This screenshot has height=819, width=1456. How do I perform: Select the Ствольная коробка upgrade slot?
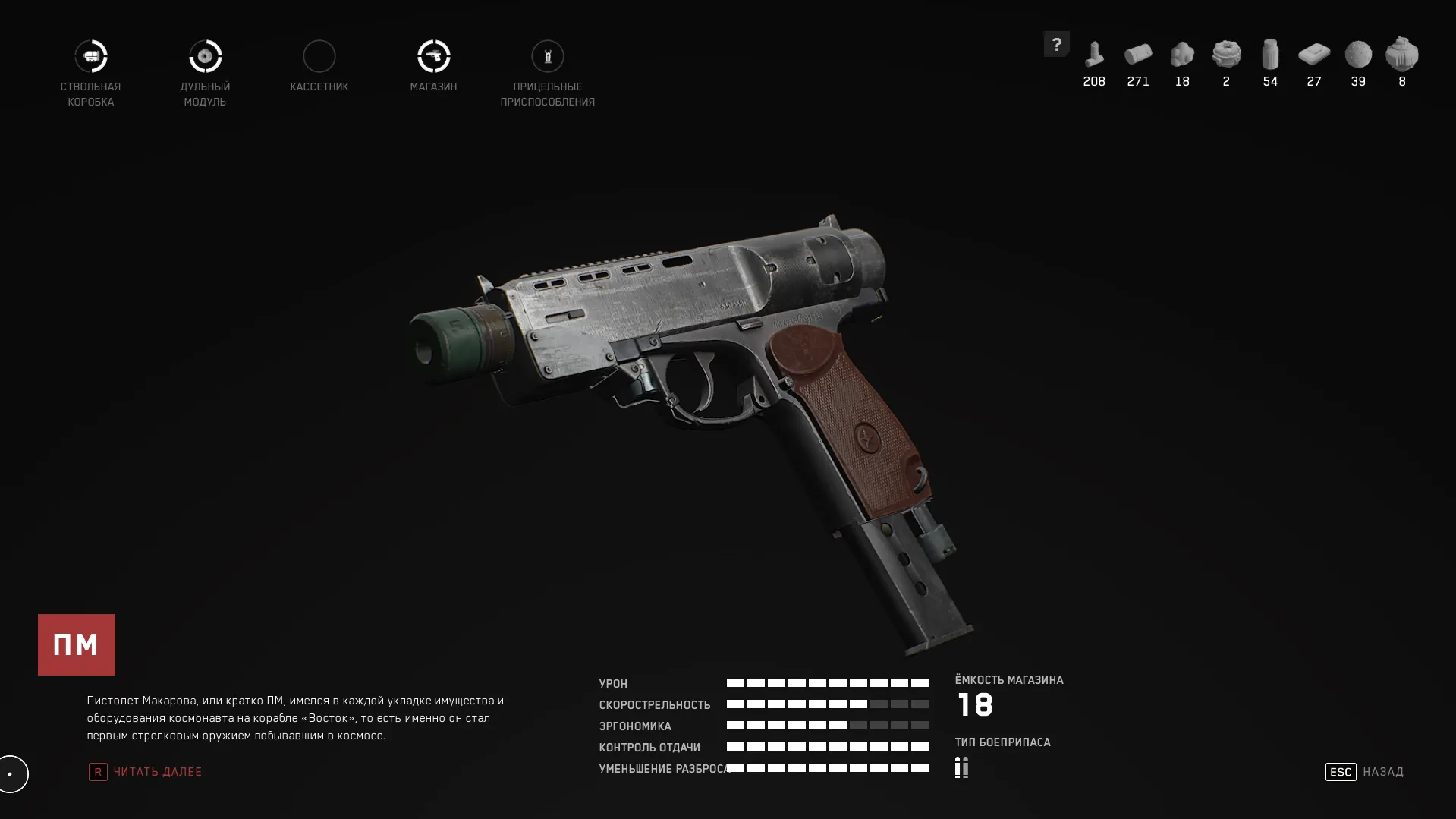coord(91,57)
